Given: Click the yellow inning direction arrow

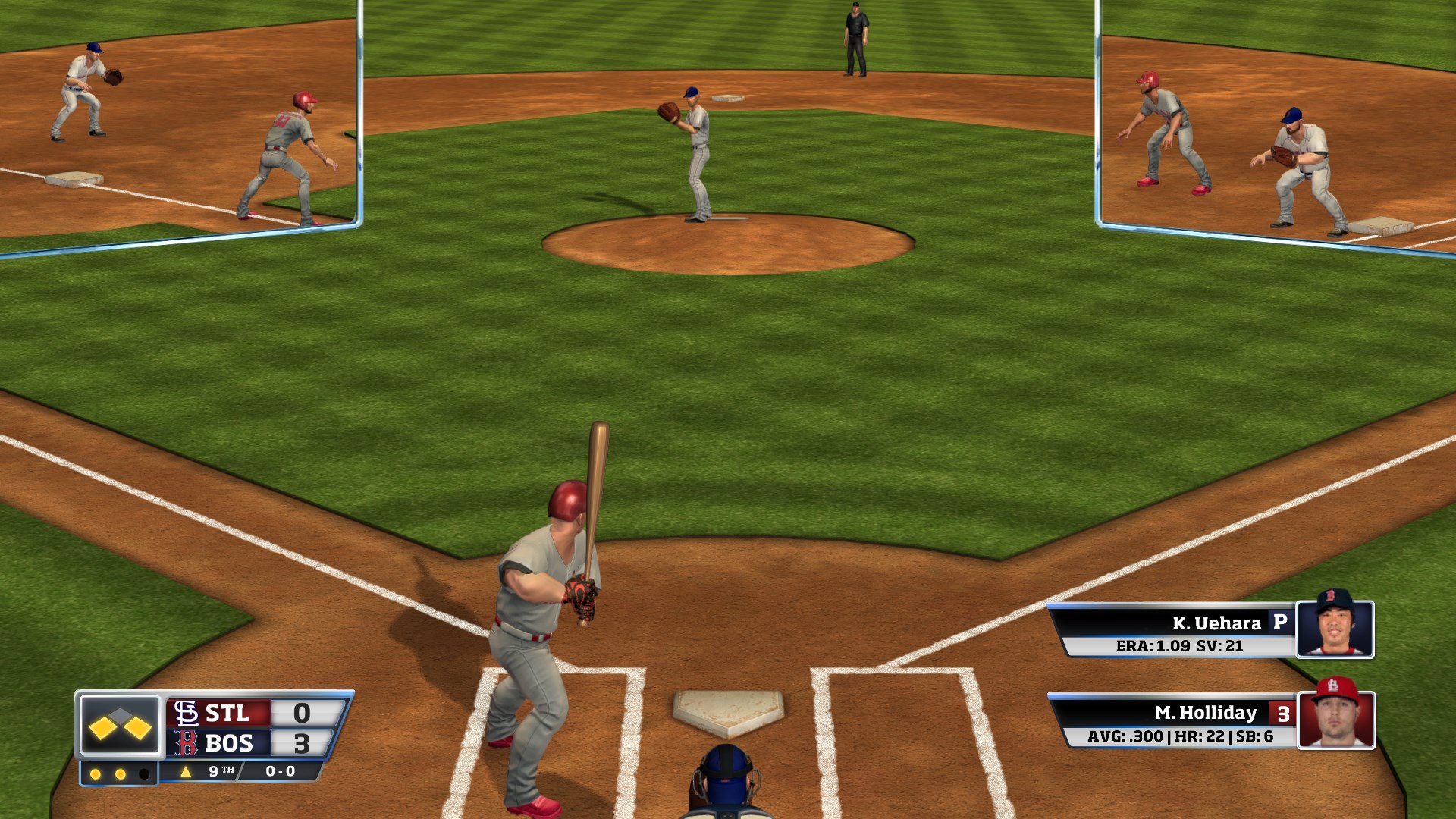Looking at the screenshot, I should (x=186, y=772).
